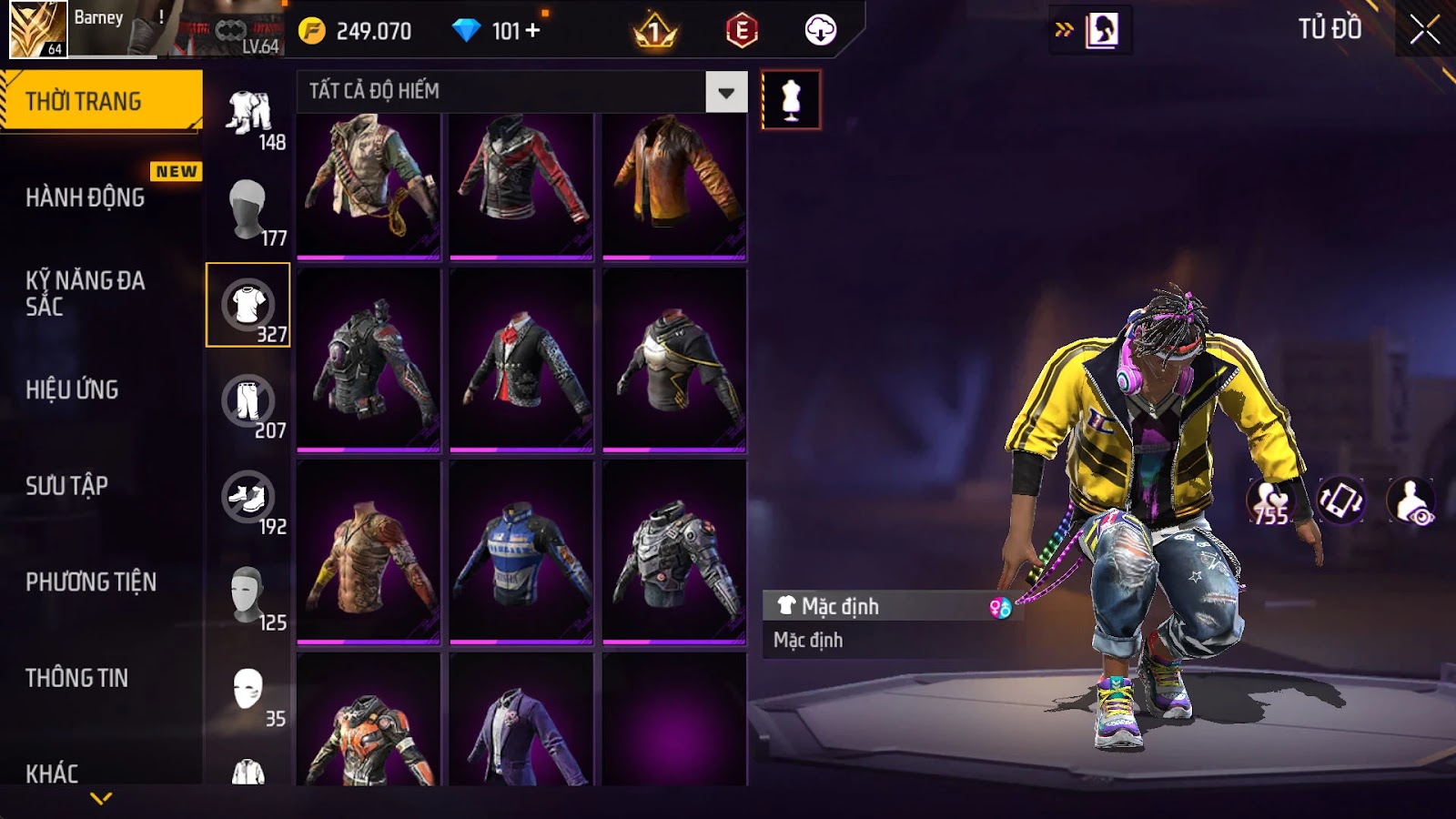The image size is (1456, 819).
Task: Add diamonds with the plus button
Action: coord(532,31)
